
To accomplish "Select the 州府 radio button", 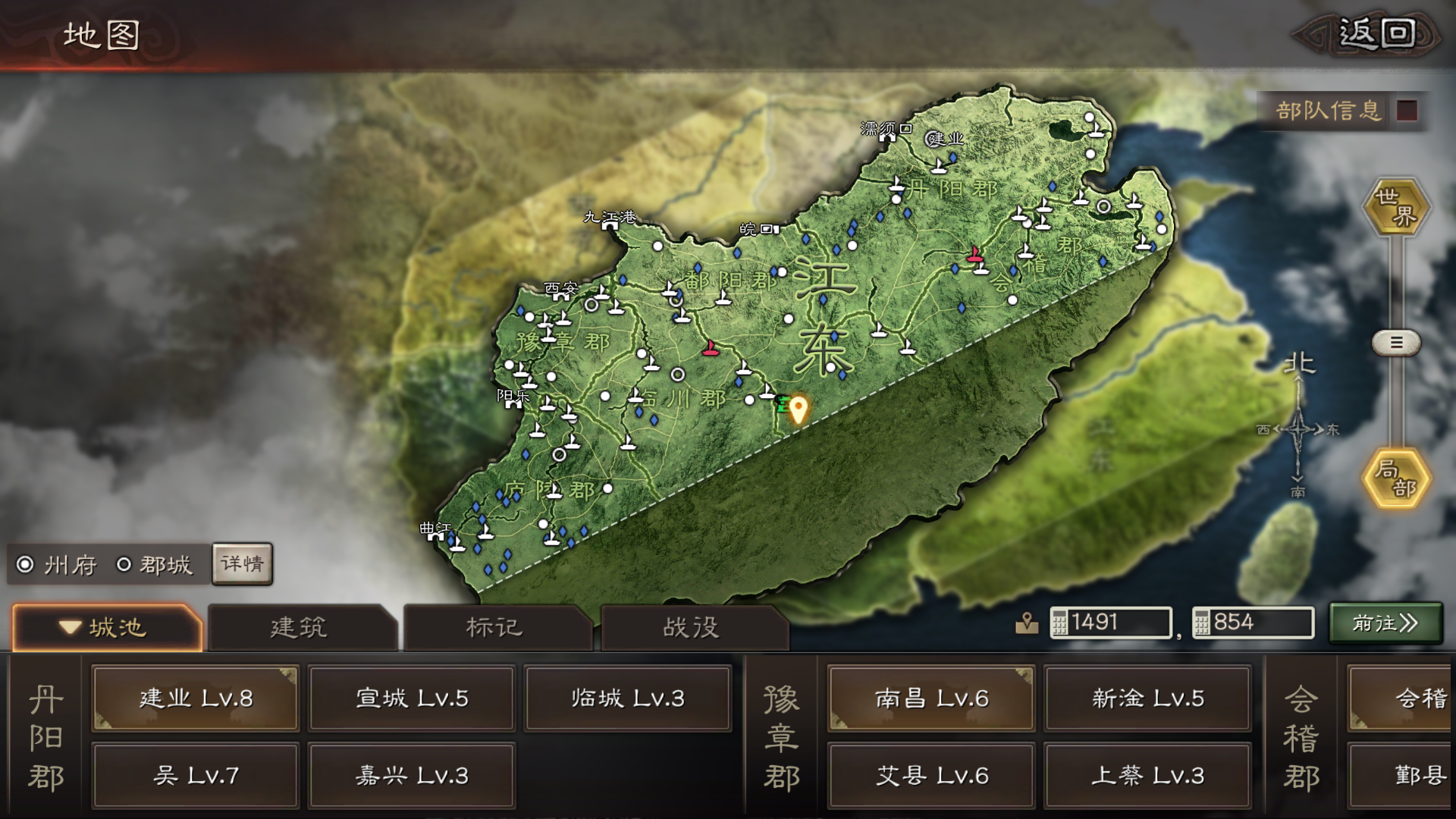I will (x=25, y=565).
